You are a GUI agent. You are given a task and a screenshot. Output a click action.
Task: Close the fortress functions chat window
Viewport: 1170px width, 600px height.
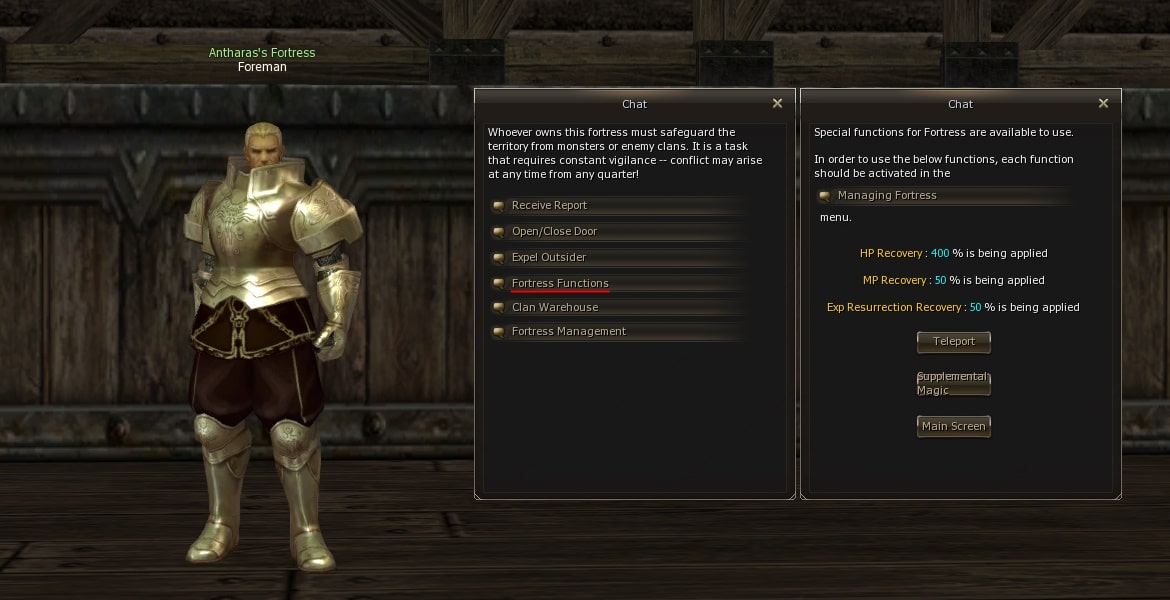pos(1103,104)
